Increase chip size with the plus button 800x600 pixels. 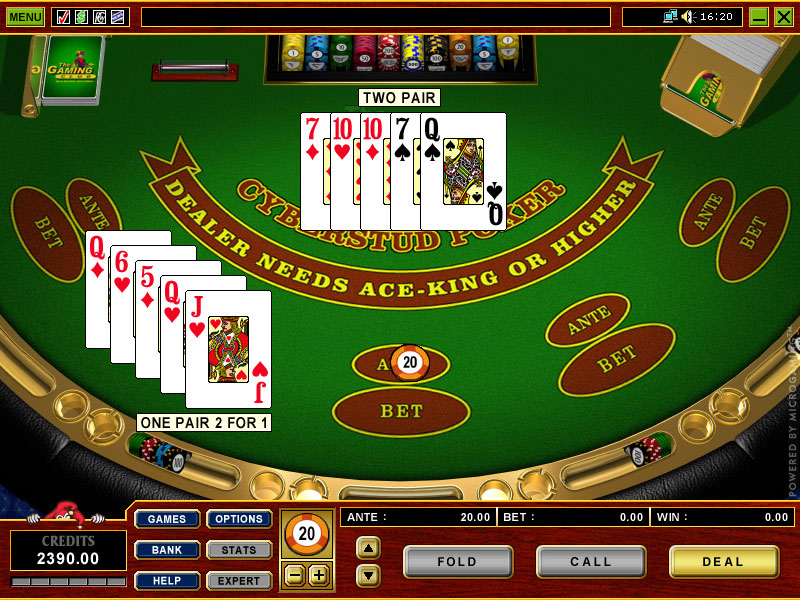click(318, 575)
